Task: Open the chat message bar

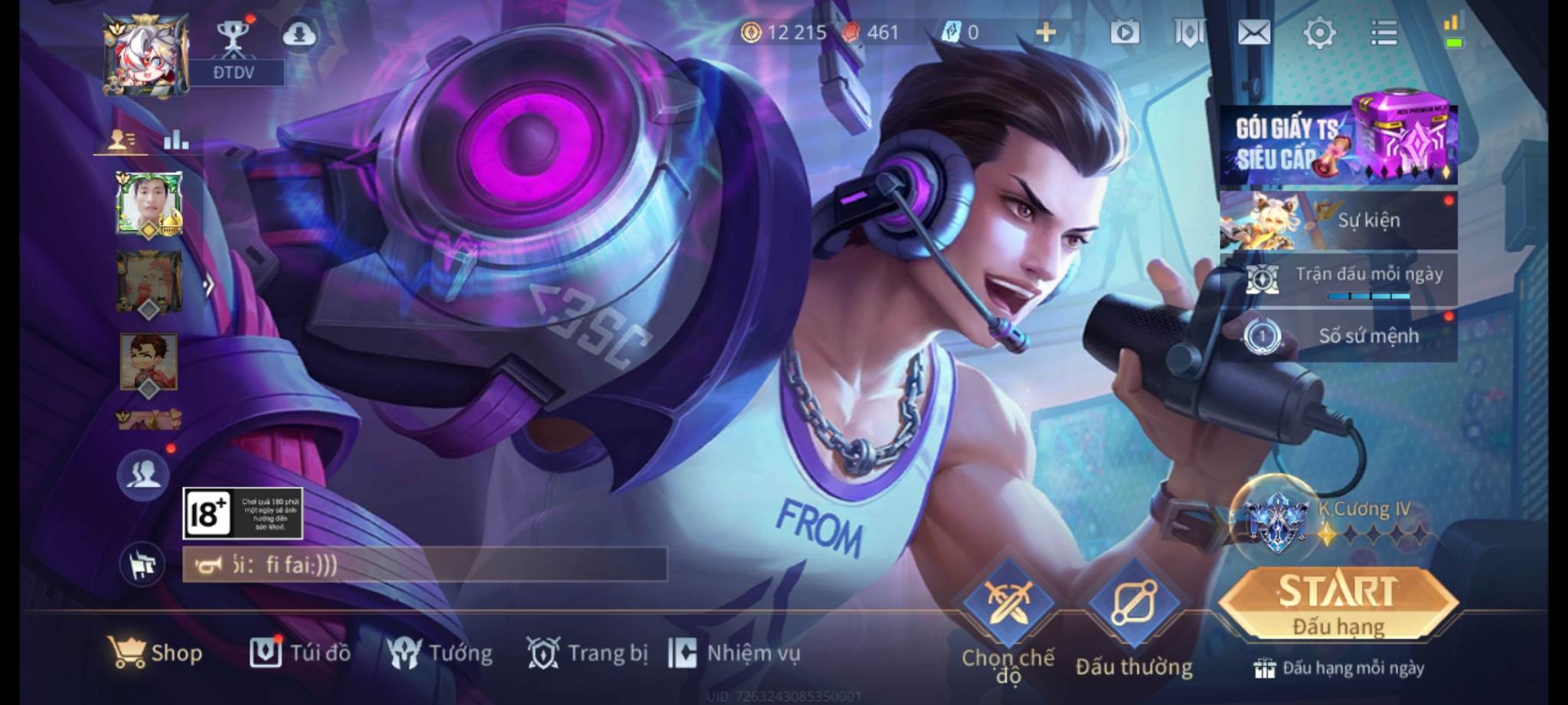Action: (x=425, y=566)
